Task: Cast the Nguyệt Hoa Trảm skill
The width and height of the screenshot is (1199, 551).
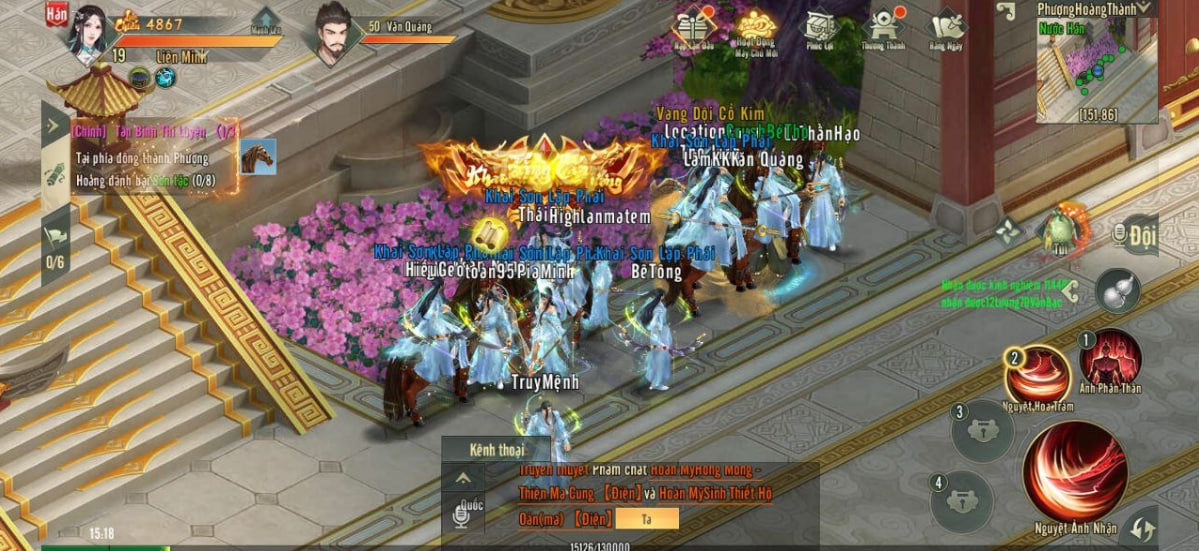Action: point(1037,376)
